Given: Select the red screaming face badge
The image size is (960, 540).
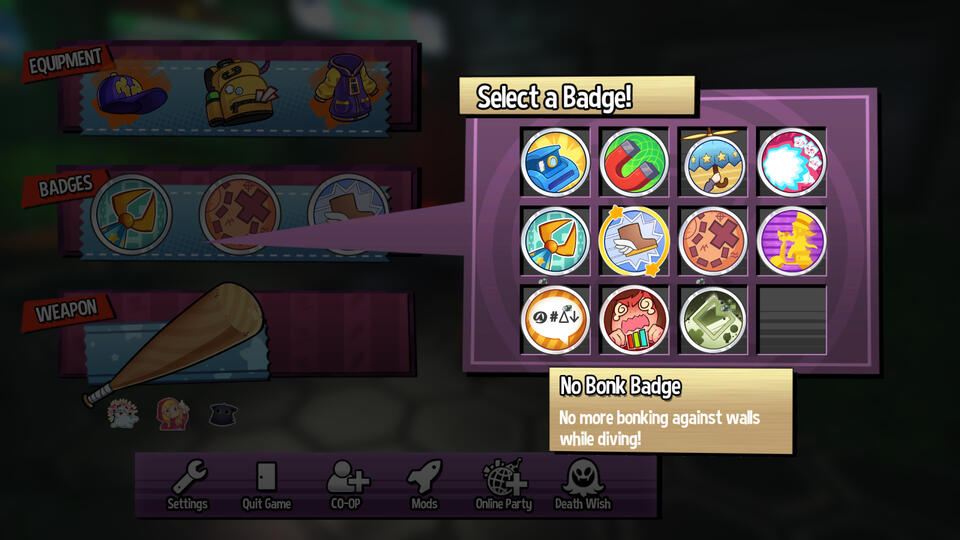Looking at the screenshot, I should (634, 320).
